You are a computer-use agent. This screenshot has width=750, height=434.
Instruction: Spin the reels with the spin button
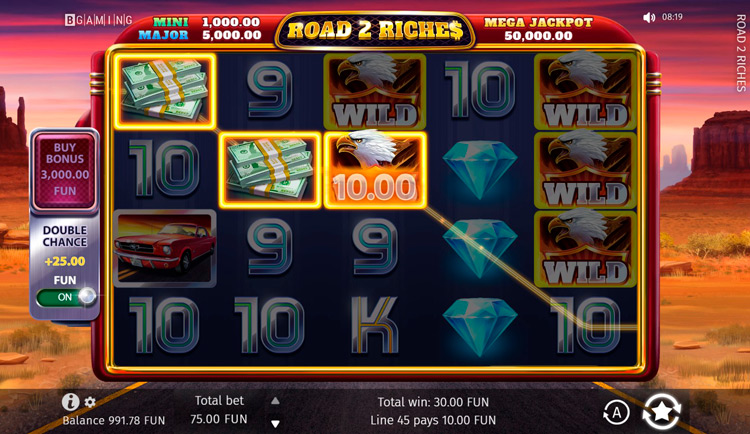point(661,411)
